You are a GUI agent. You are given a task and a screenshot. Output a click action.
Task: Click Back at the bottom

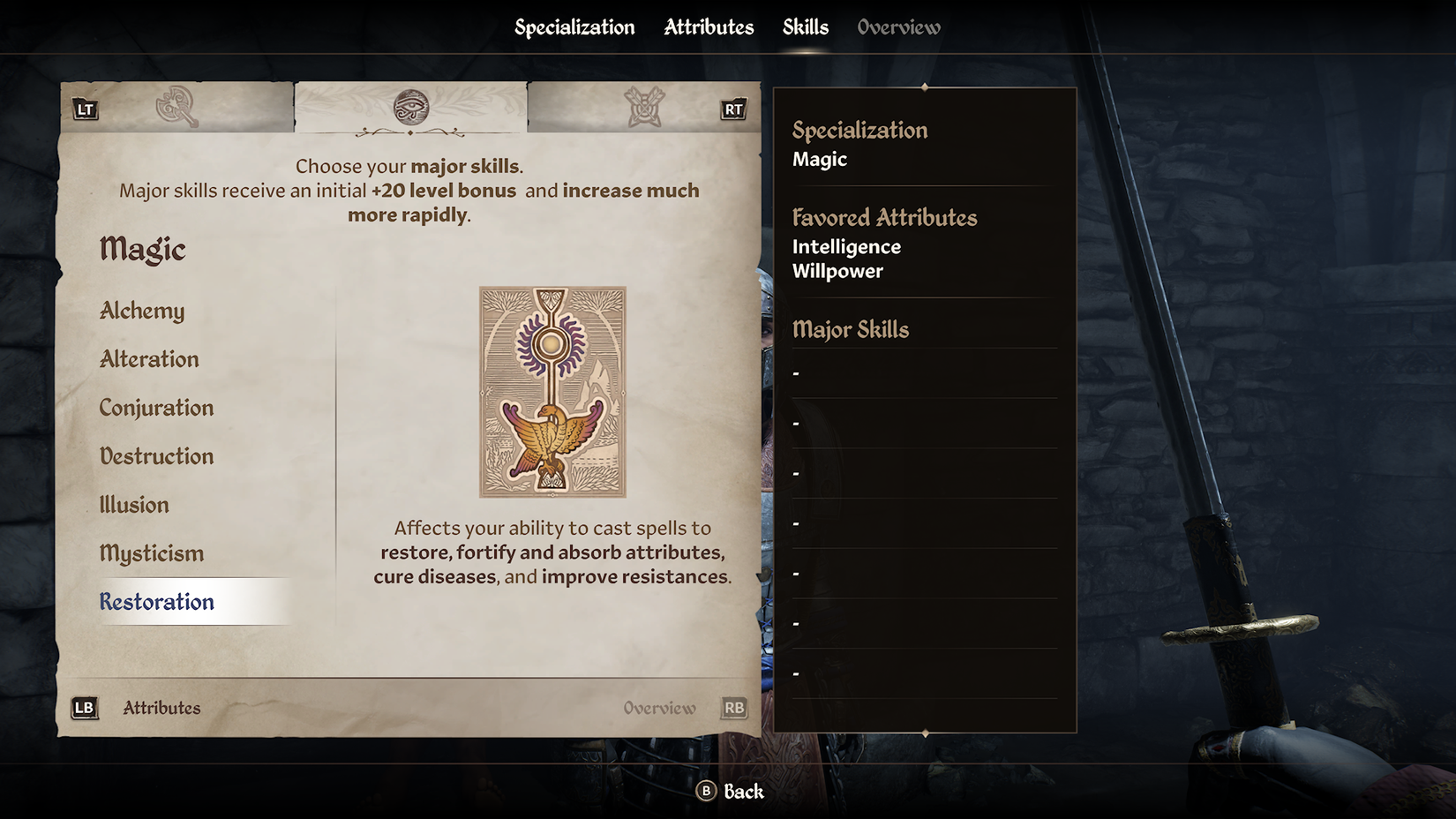[730, 792]
